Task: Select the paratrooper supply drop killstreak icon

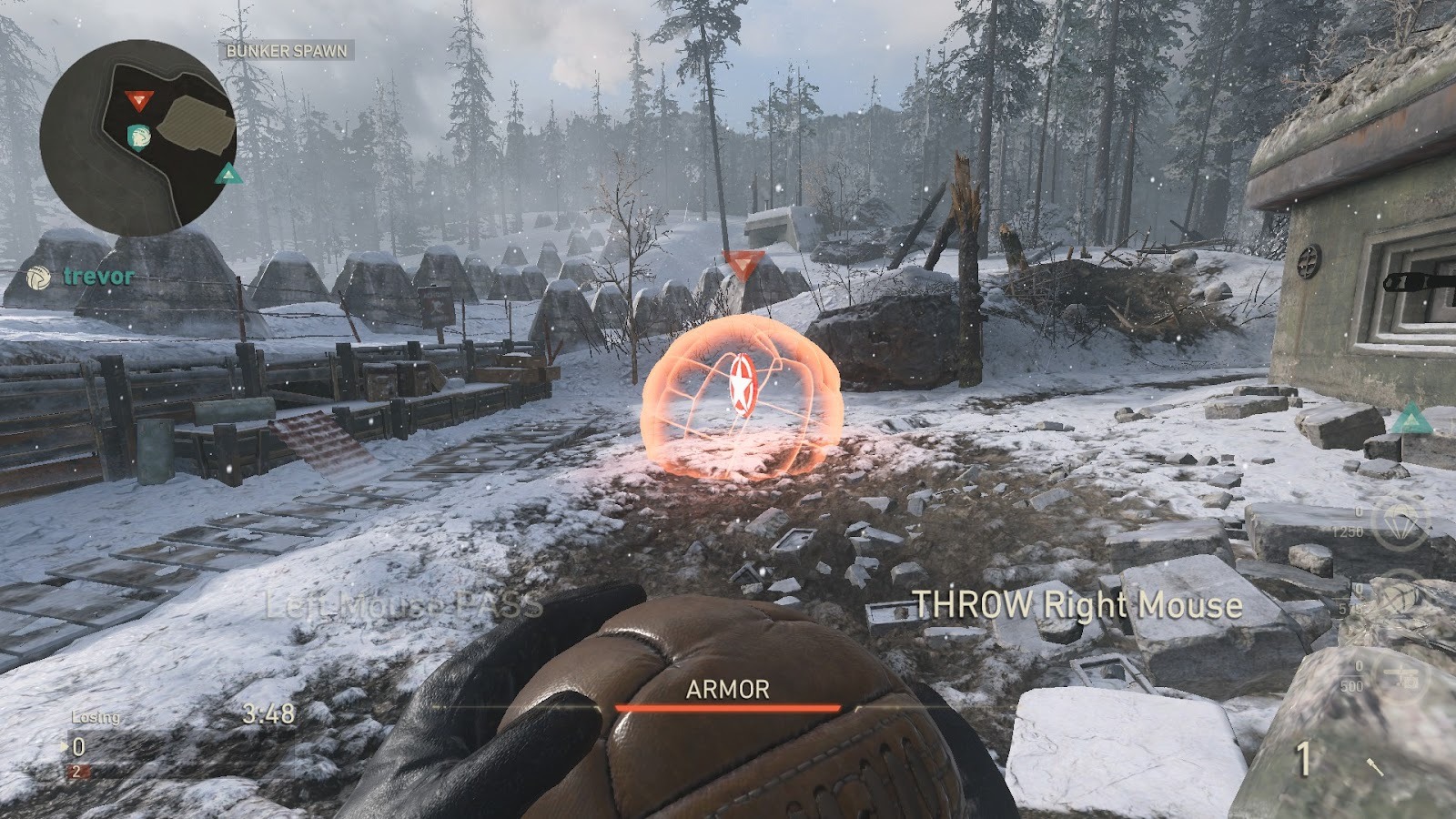Action: (1400, 525)
